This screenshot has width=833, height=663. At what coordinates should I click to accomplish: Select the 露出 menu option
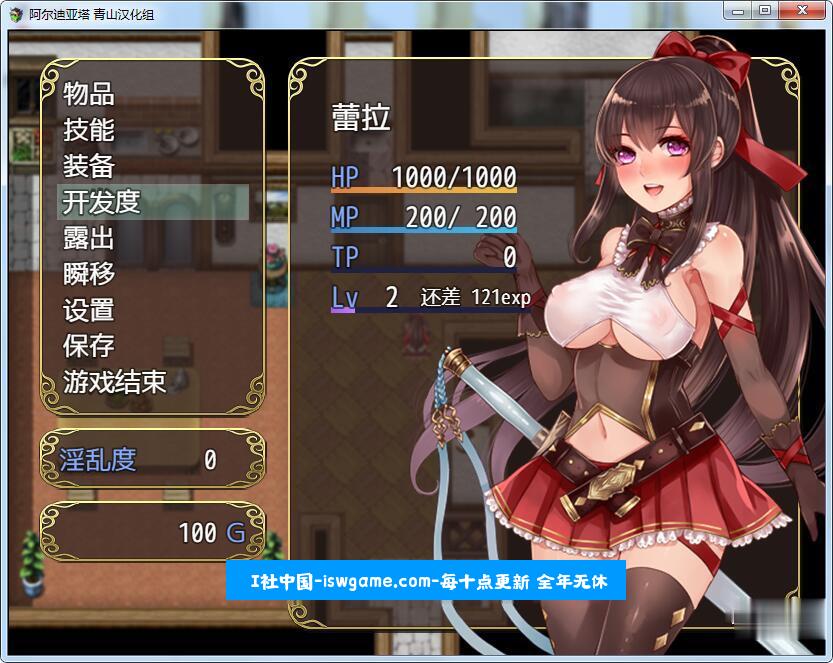tap(89, 238)
